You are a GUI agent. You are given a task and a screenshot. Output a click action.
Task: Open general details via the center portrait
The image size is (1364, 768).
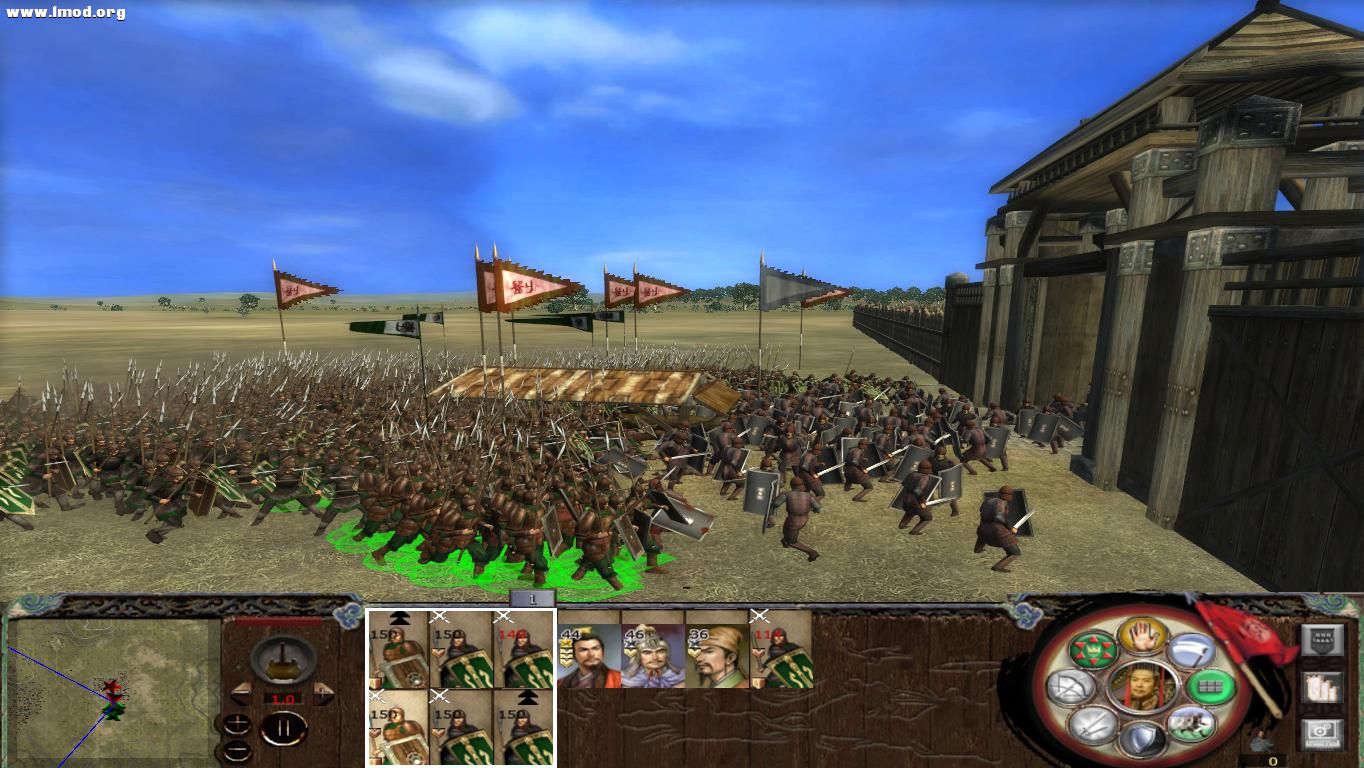point(1144,688)
